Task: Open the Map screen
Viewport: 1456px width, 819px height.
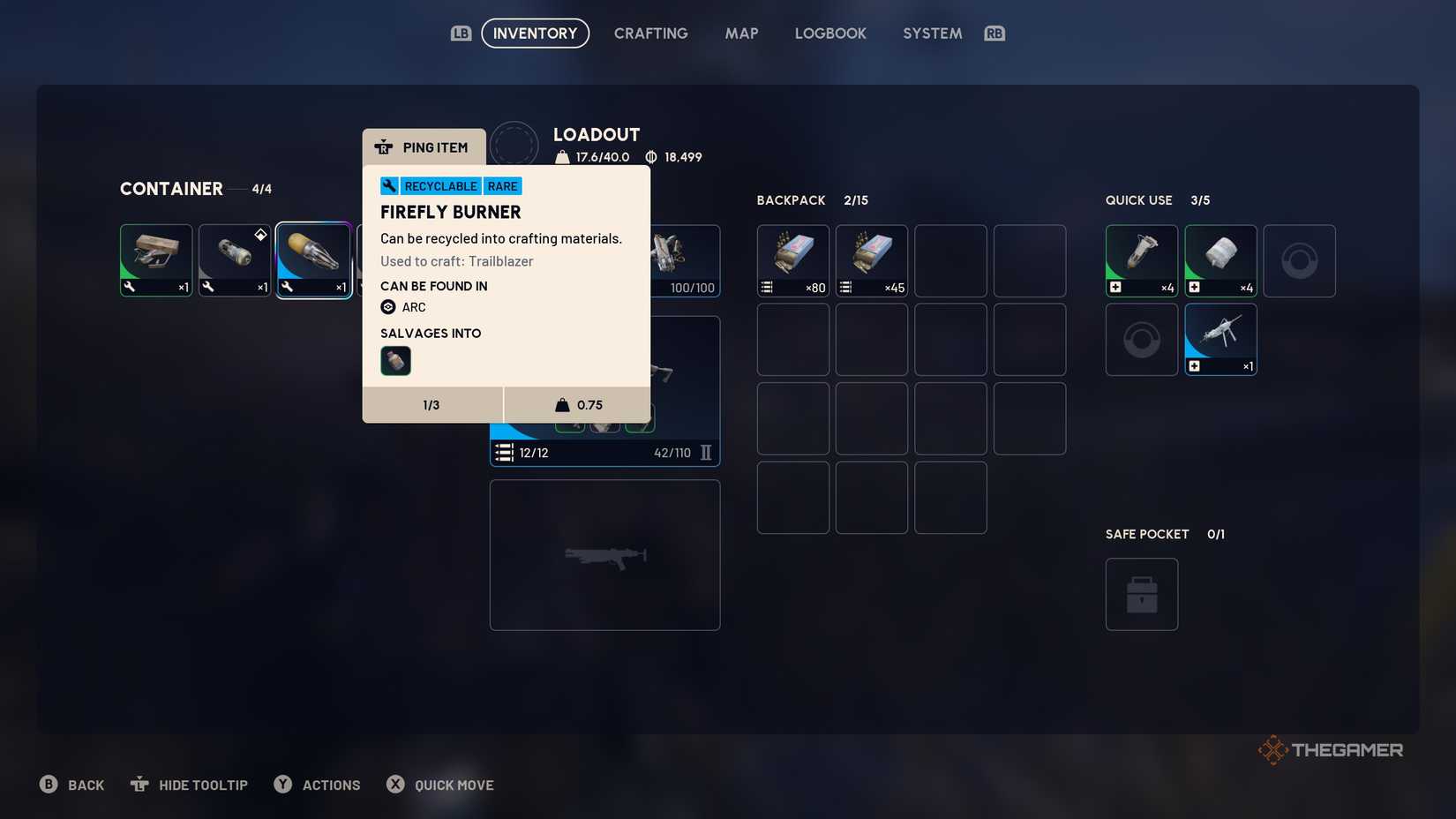Action: point(741,33)
